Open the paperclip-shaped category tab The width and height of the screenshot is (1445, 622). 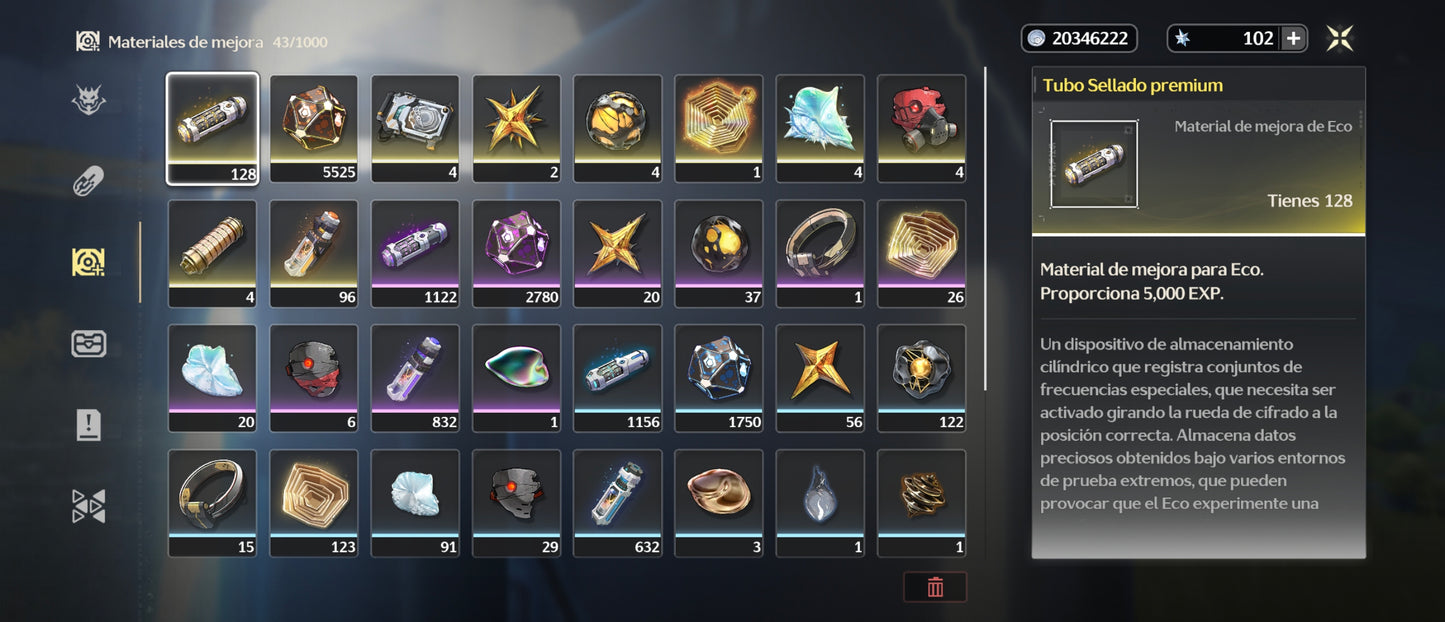(x=89, y=181)
